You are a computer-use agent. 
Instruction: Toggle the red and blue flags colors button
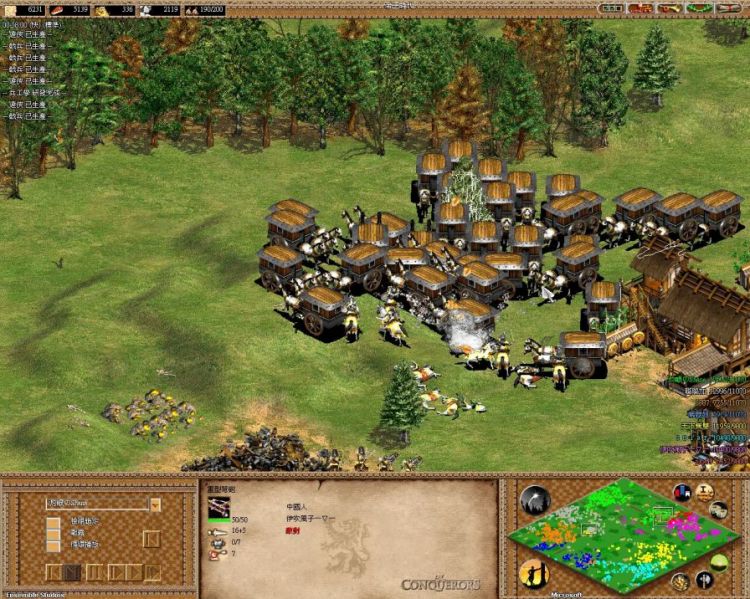pos(683,493)
